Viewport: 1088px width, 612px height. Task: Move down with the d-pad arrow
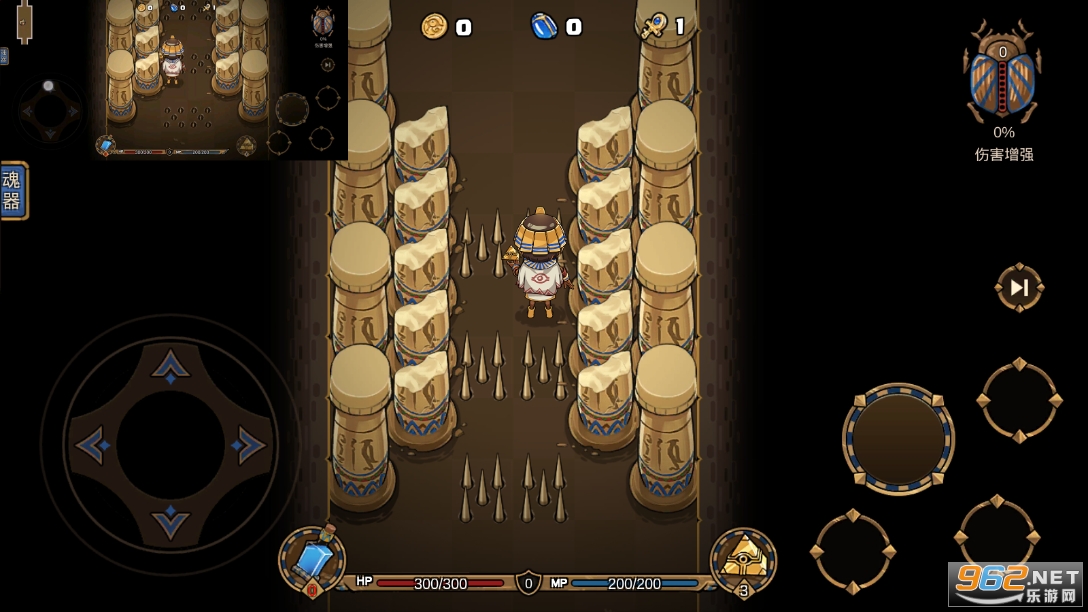point(171,522)
